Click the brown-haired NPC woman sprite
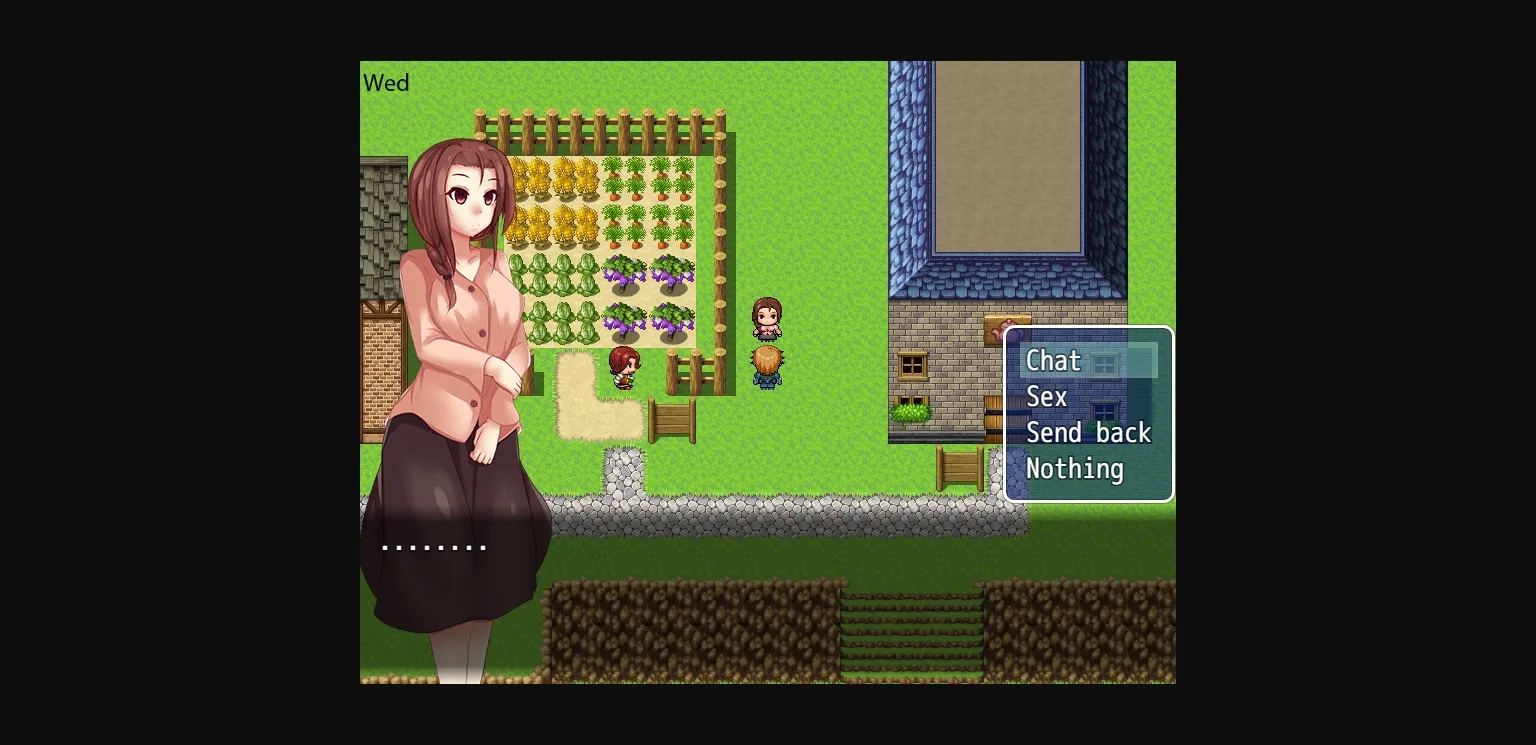 coord(766,318)
